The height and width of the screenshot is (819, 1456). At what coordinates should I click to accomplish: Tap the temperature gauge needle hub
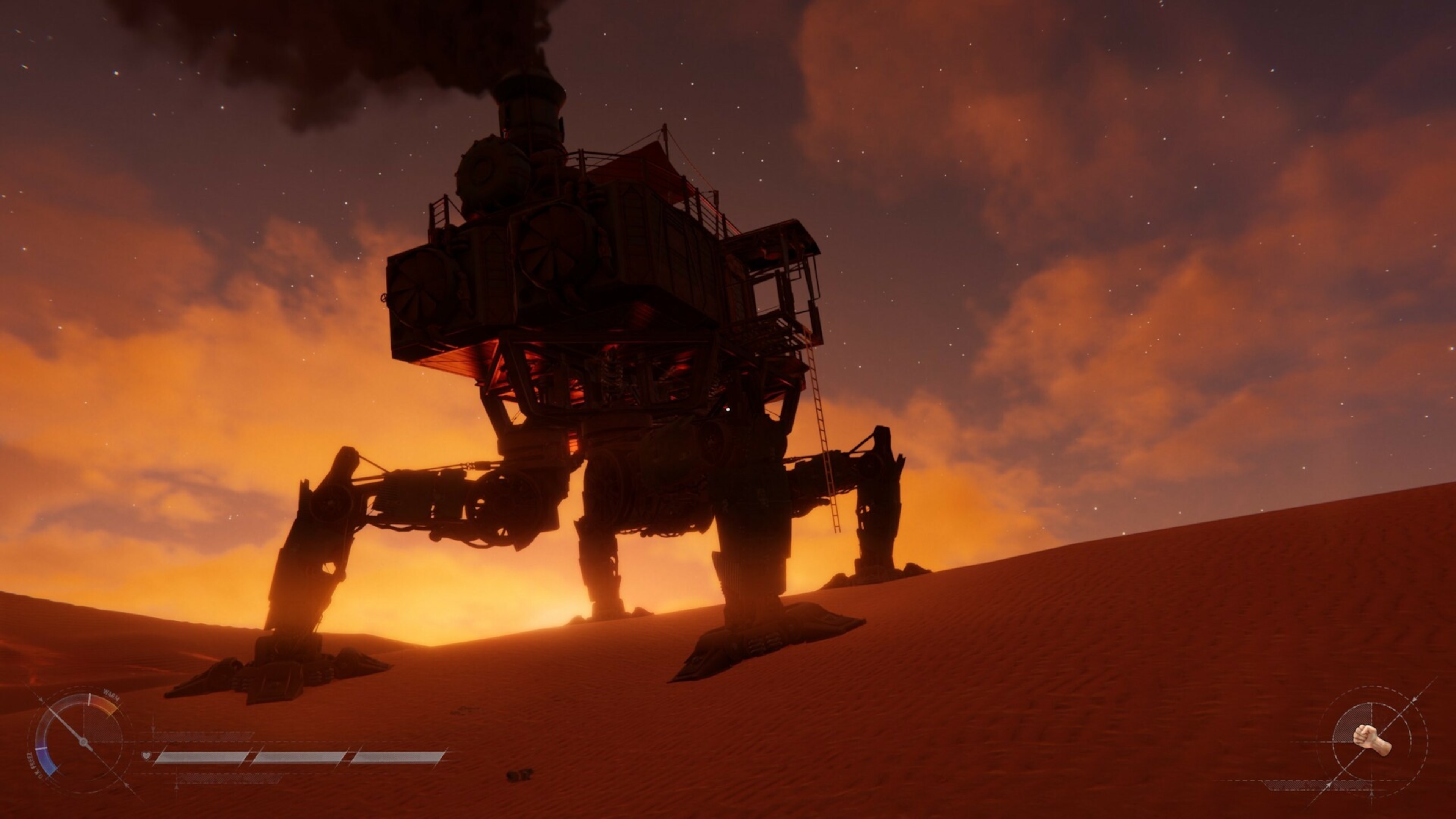pyautogui.click(x=84, y=742)
